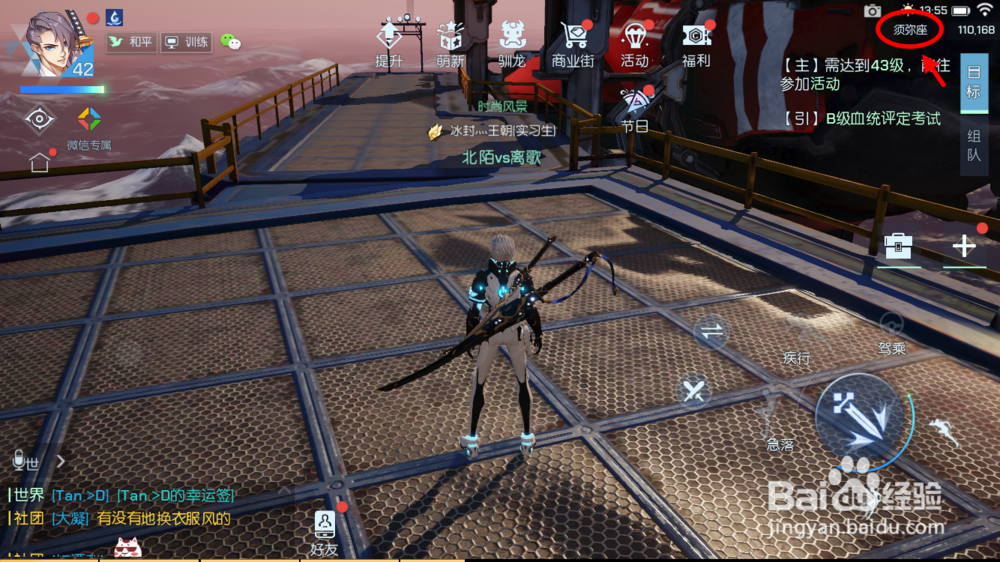Screen dimensions: 1000x562
Task: Open the 训练 training button
Action: tap(186, 42)
